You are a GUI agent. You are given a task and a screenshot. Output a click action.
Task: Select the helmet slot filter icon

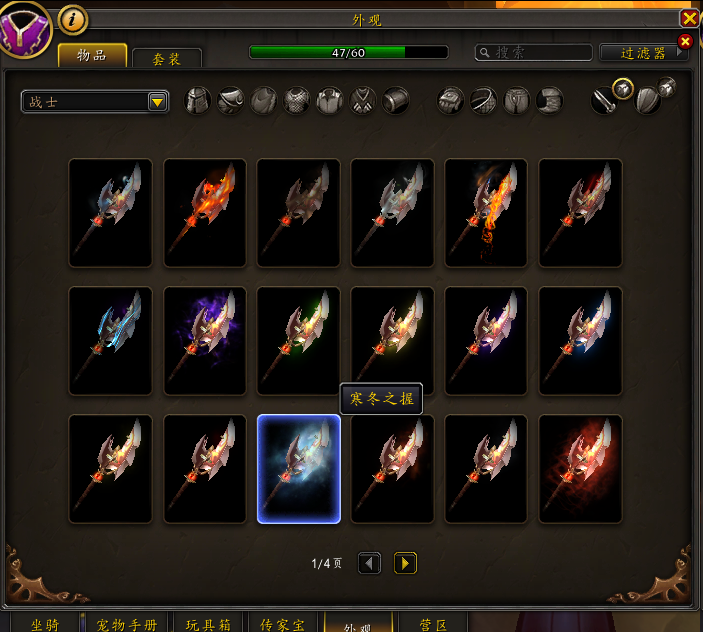pos(198,101)
